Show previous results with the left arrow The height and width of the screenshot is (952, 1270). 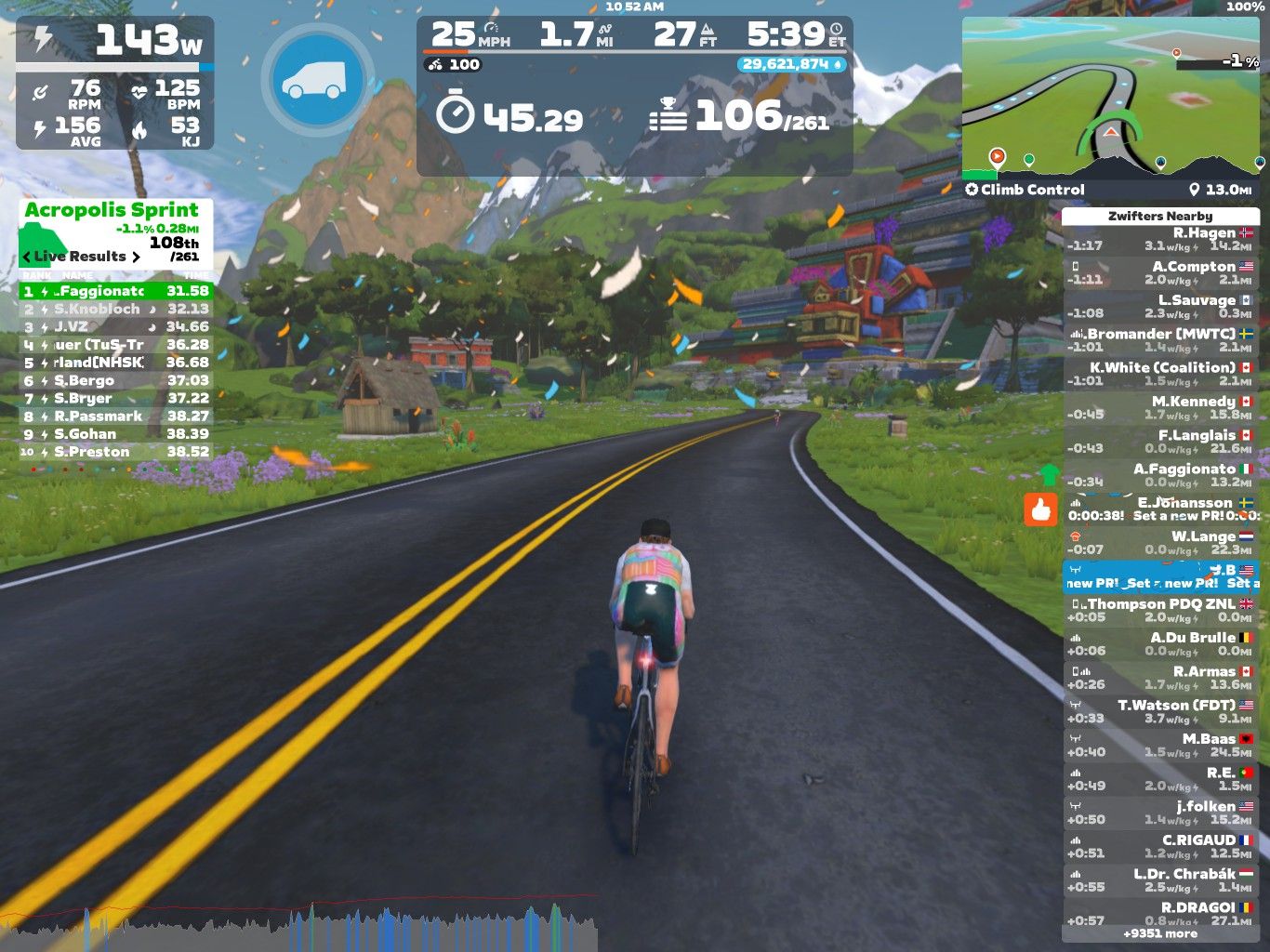point(27,257)
